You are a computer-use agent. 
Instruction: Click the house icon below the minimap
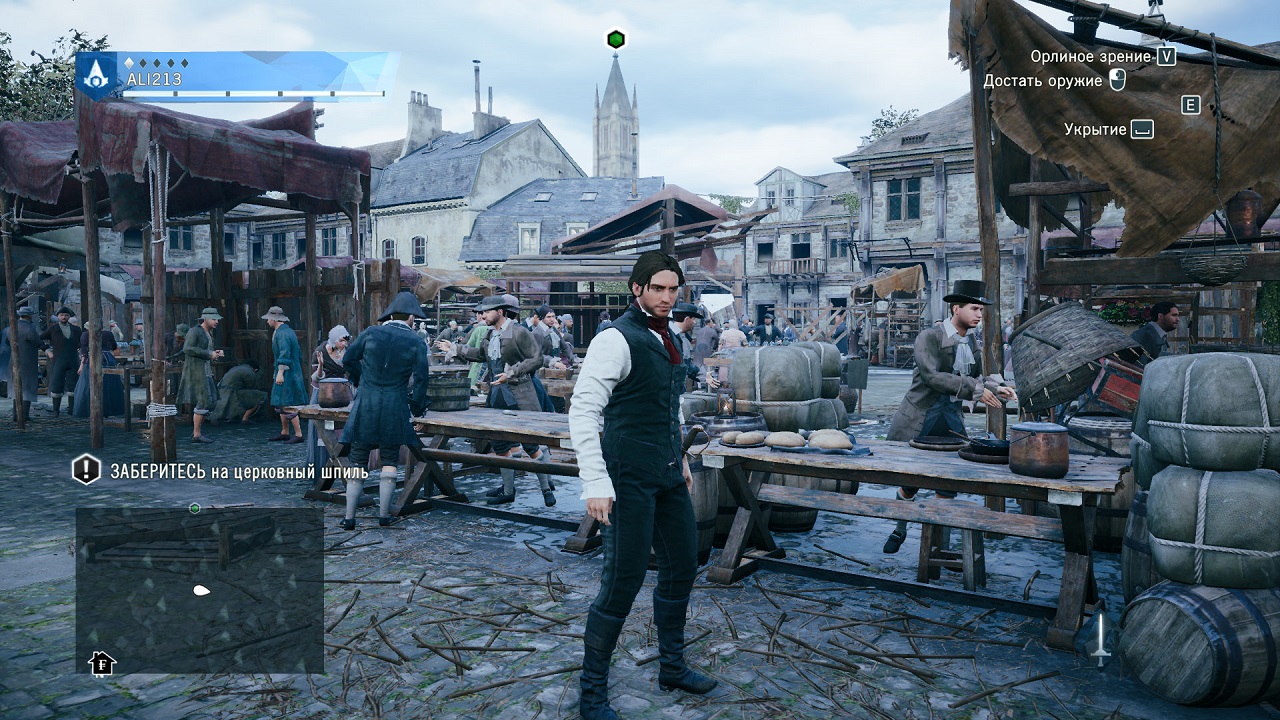[x=101, y=662]
